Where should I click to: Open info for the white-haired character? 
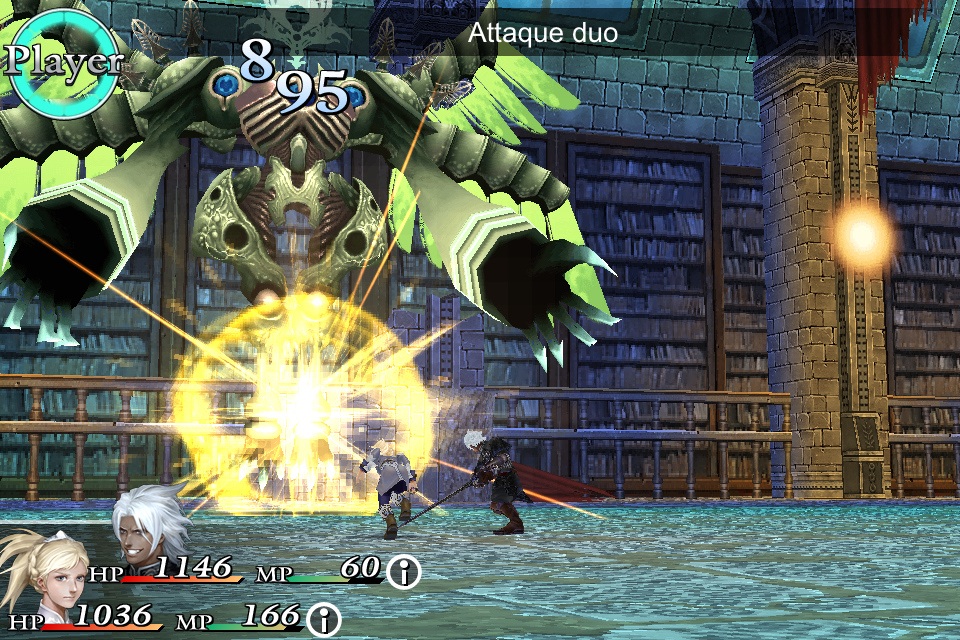(x=404, y=572)
